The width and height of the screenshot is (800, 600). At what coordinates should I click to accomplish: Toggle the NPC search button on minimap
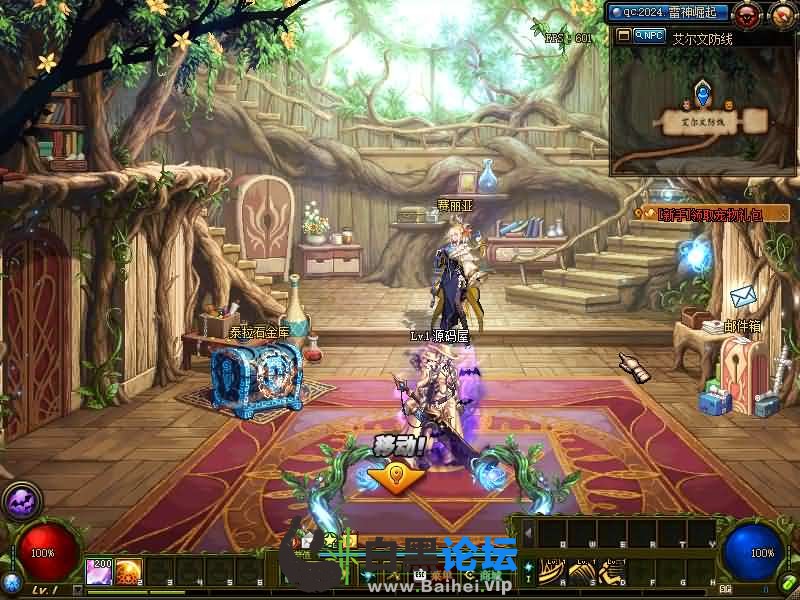pyautogui.click(x=649, y=35)
